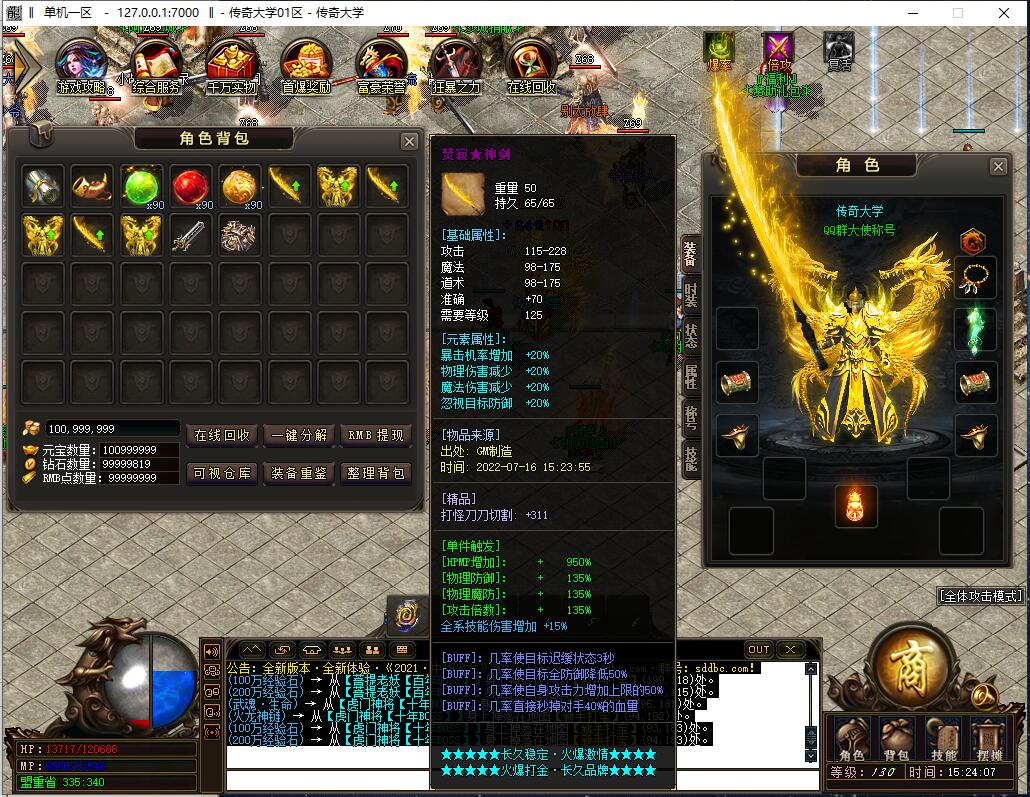Select the red orb item slot
This screenshot has height=797, width=1030.
click(190, 186)
